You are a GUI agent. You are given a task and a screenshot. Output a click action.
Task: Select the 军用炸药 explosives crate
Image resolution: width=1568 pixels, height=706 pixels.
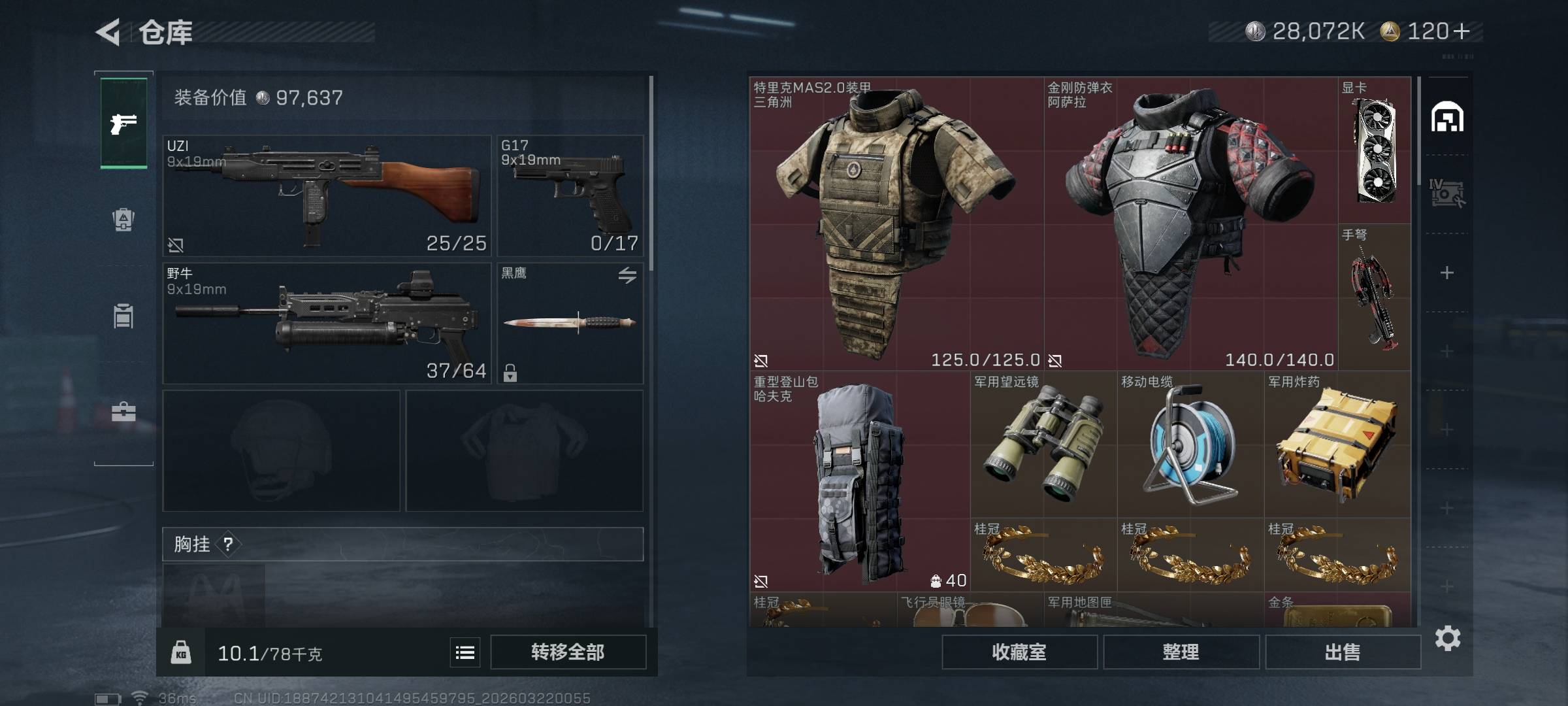(1337, 445)
